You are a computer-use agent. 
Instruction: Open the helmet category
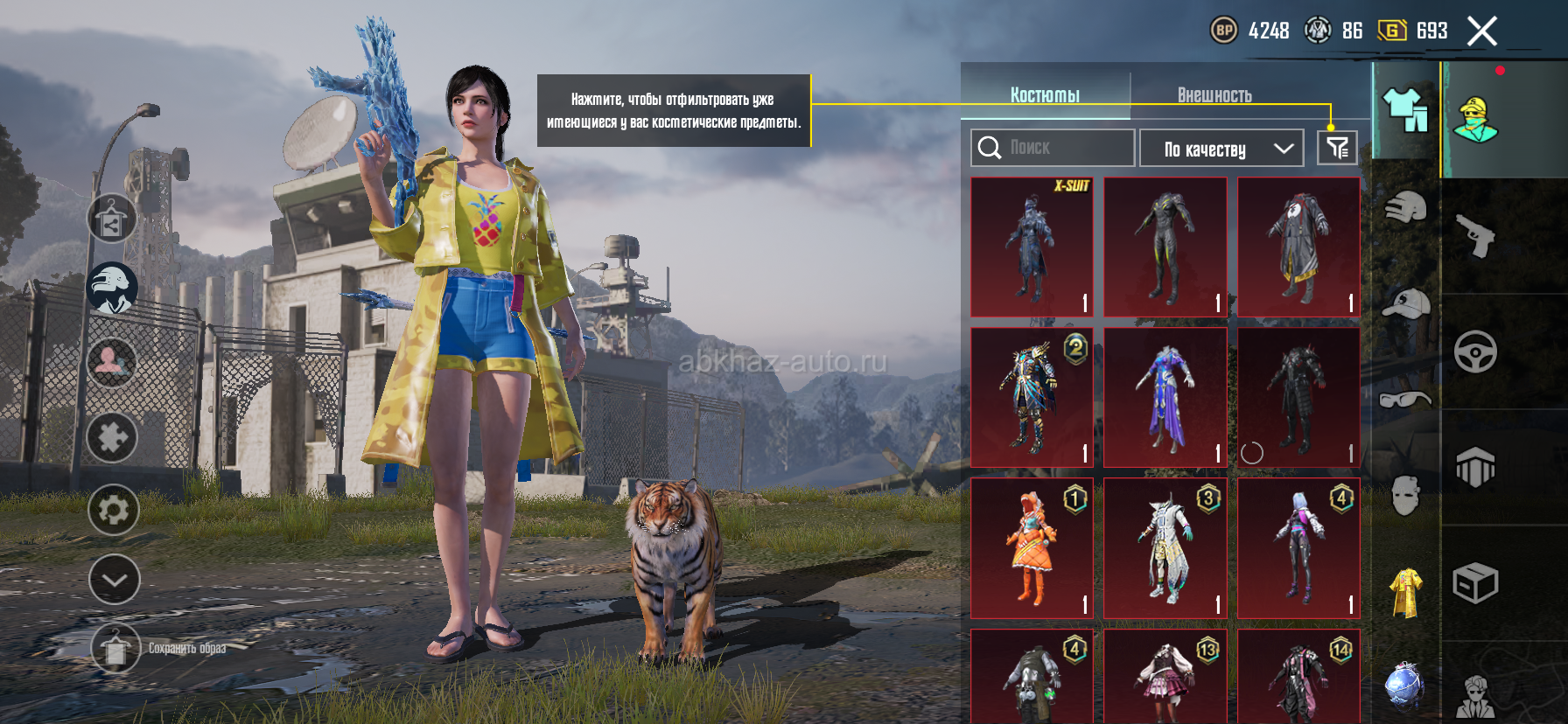(1405, 208)
